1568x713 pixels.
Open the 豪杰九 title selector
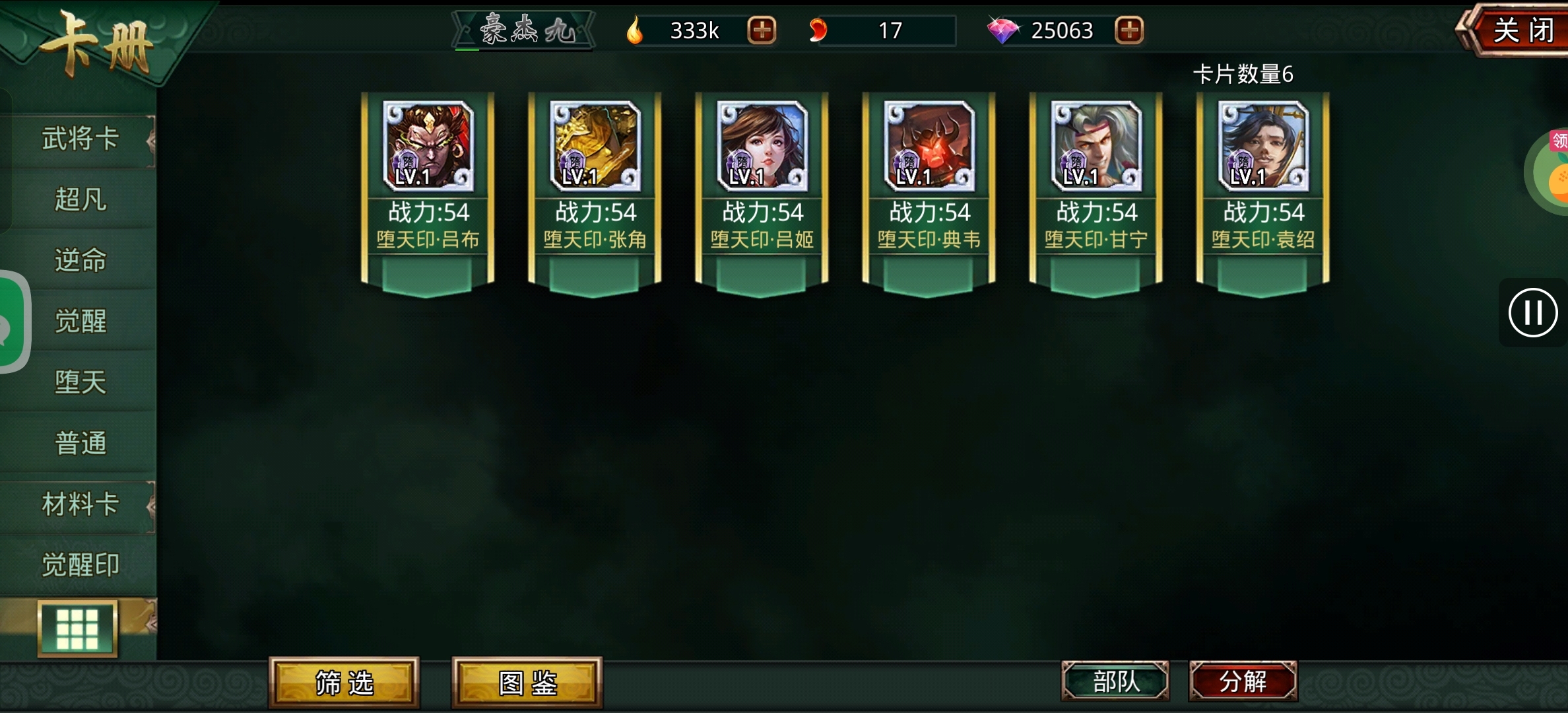tap(523, 29)
